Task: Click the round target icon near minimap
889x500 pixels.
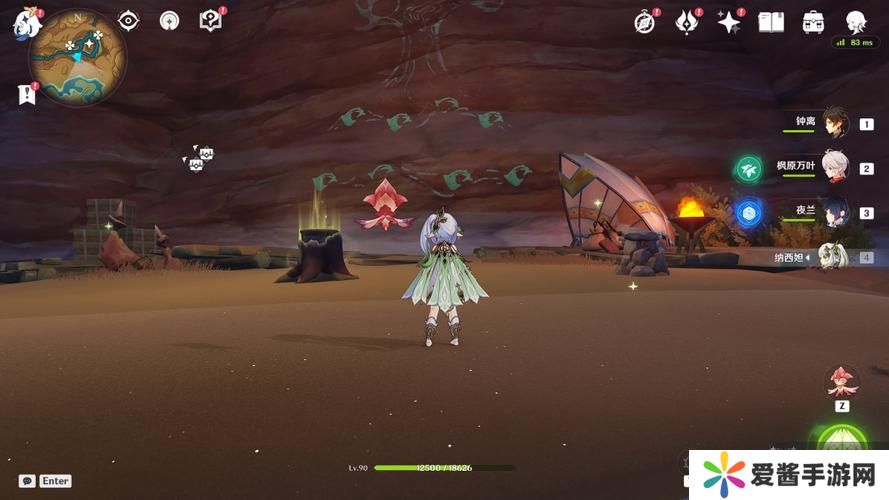Action: pyautogui.click(x=169, y=20)
